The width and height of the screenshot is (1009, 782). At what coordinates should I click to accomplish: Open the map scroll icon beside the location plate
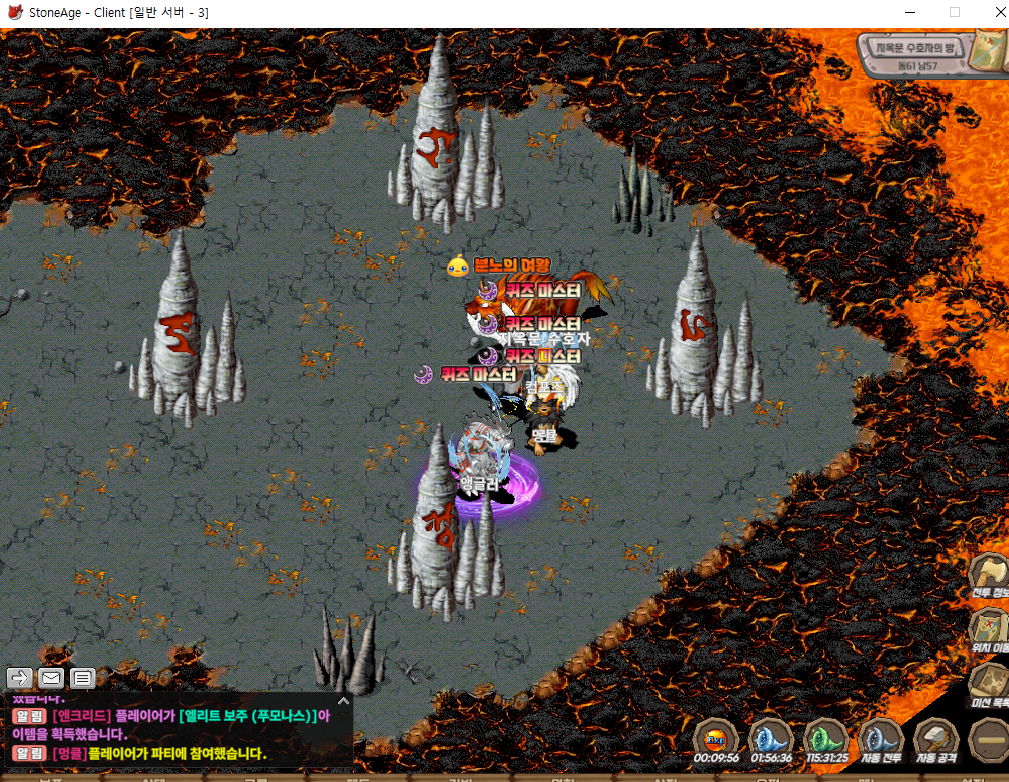992,48
